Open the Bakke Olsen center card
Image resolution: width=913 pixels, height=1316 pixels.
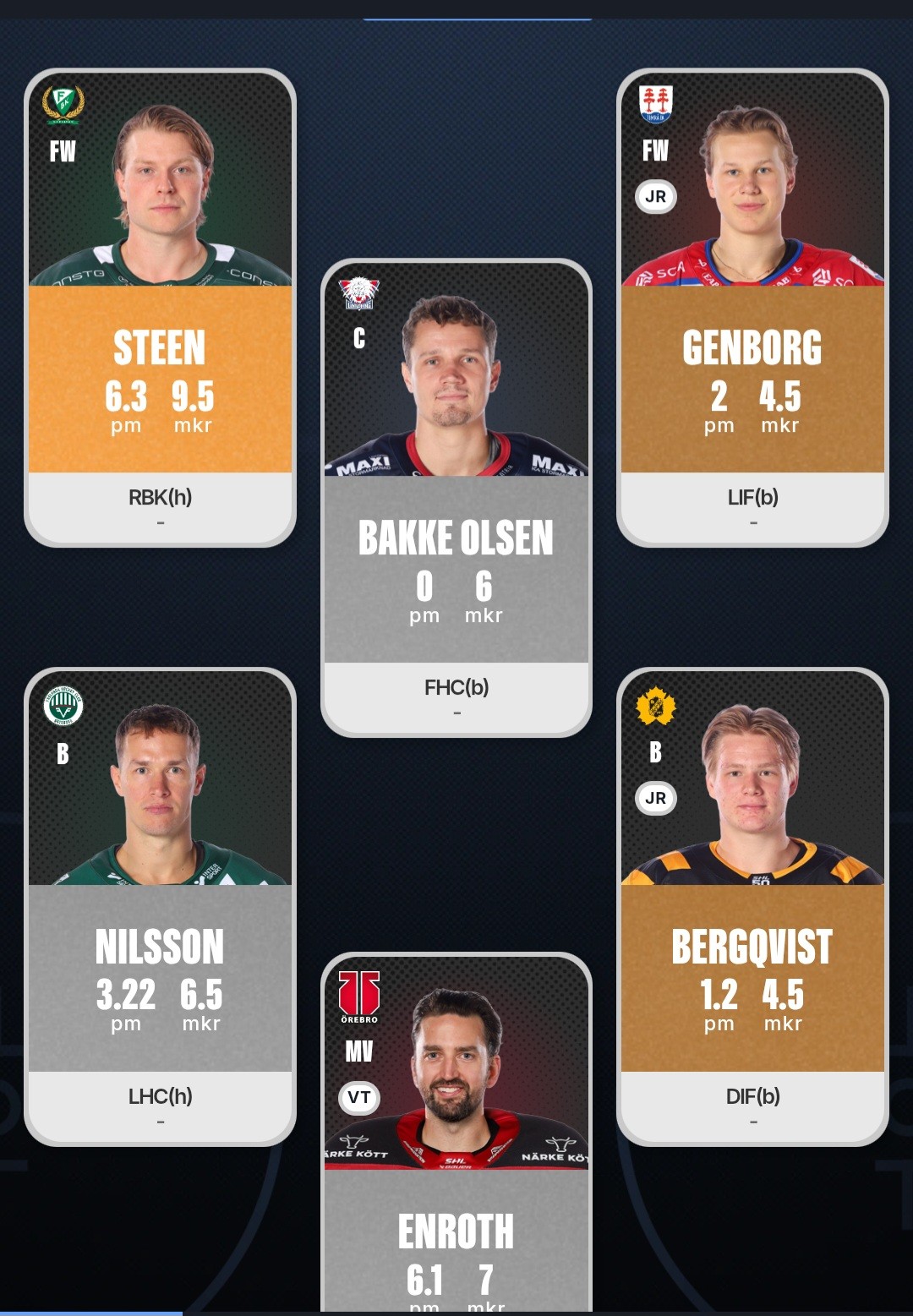[x=456, y=498]
